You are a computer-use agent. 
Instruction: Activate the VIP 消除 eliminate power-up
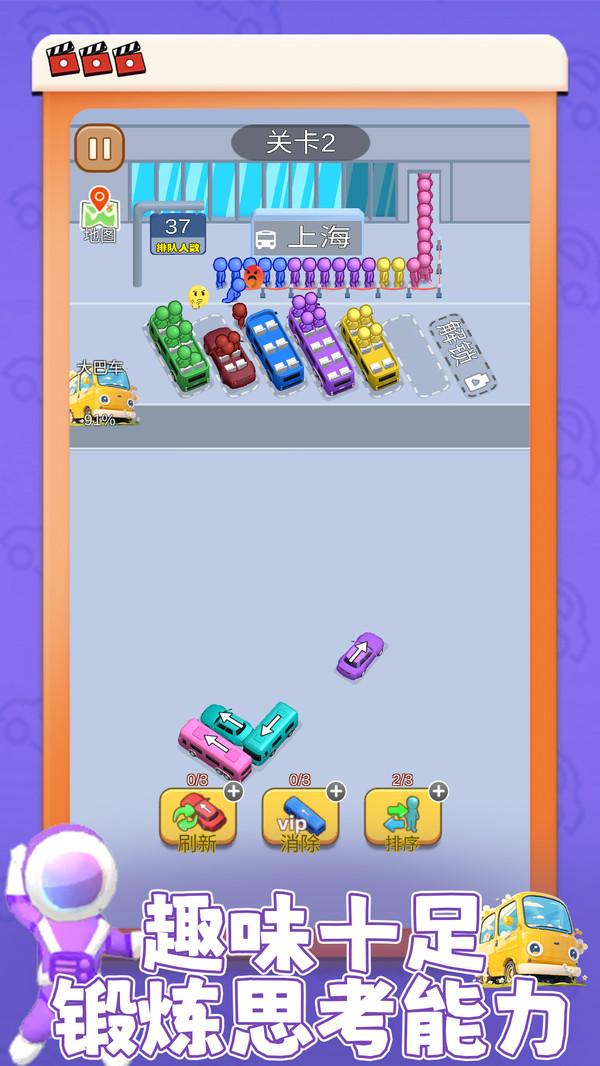[300, 819]
